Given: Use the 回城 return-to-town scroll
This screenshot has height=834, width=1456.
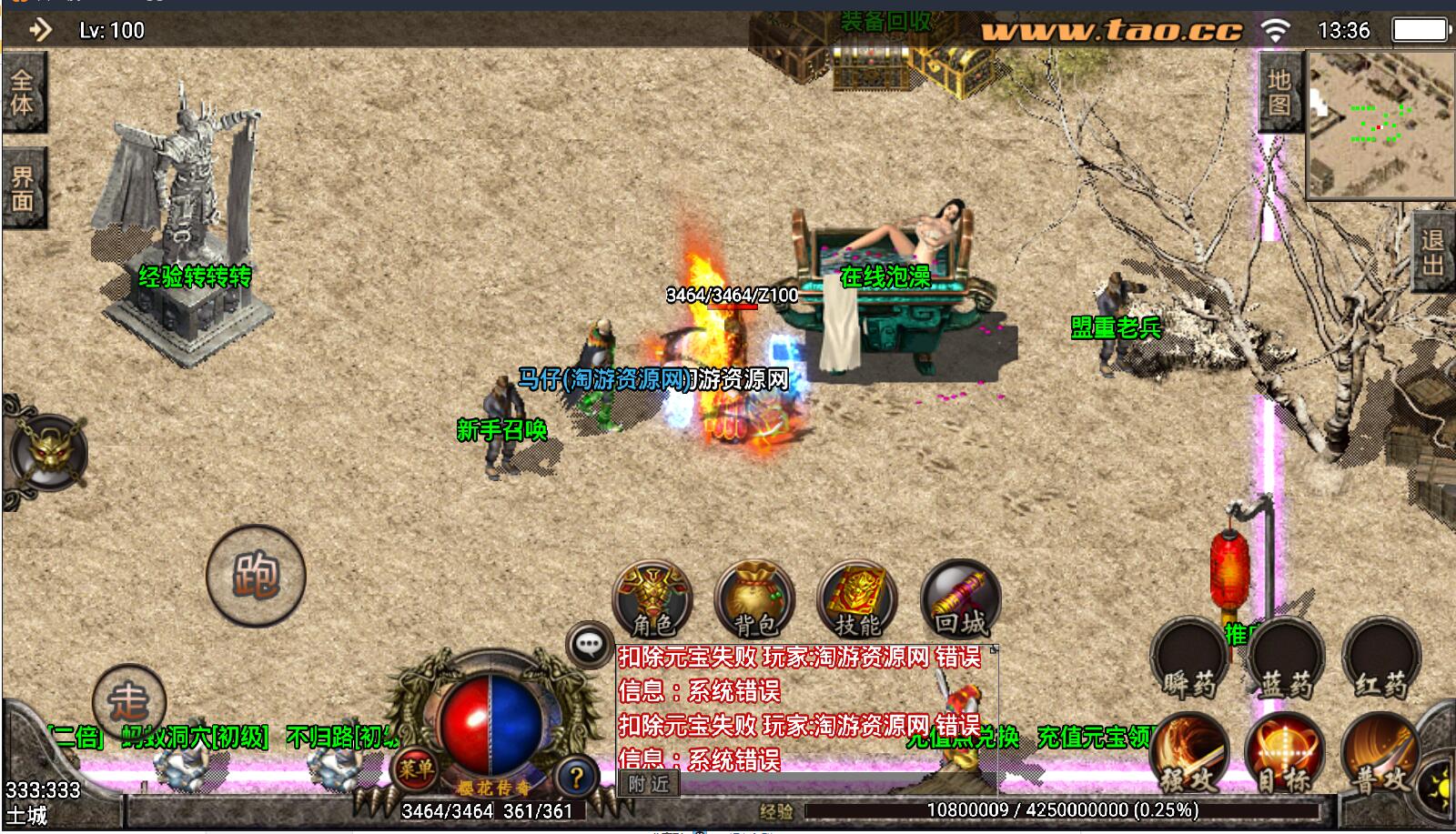Looking at the screenshot, I should point(960,600).
